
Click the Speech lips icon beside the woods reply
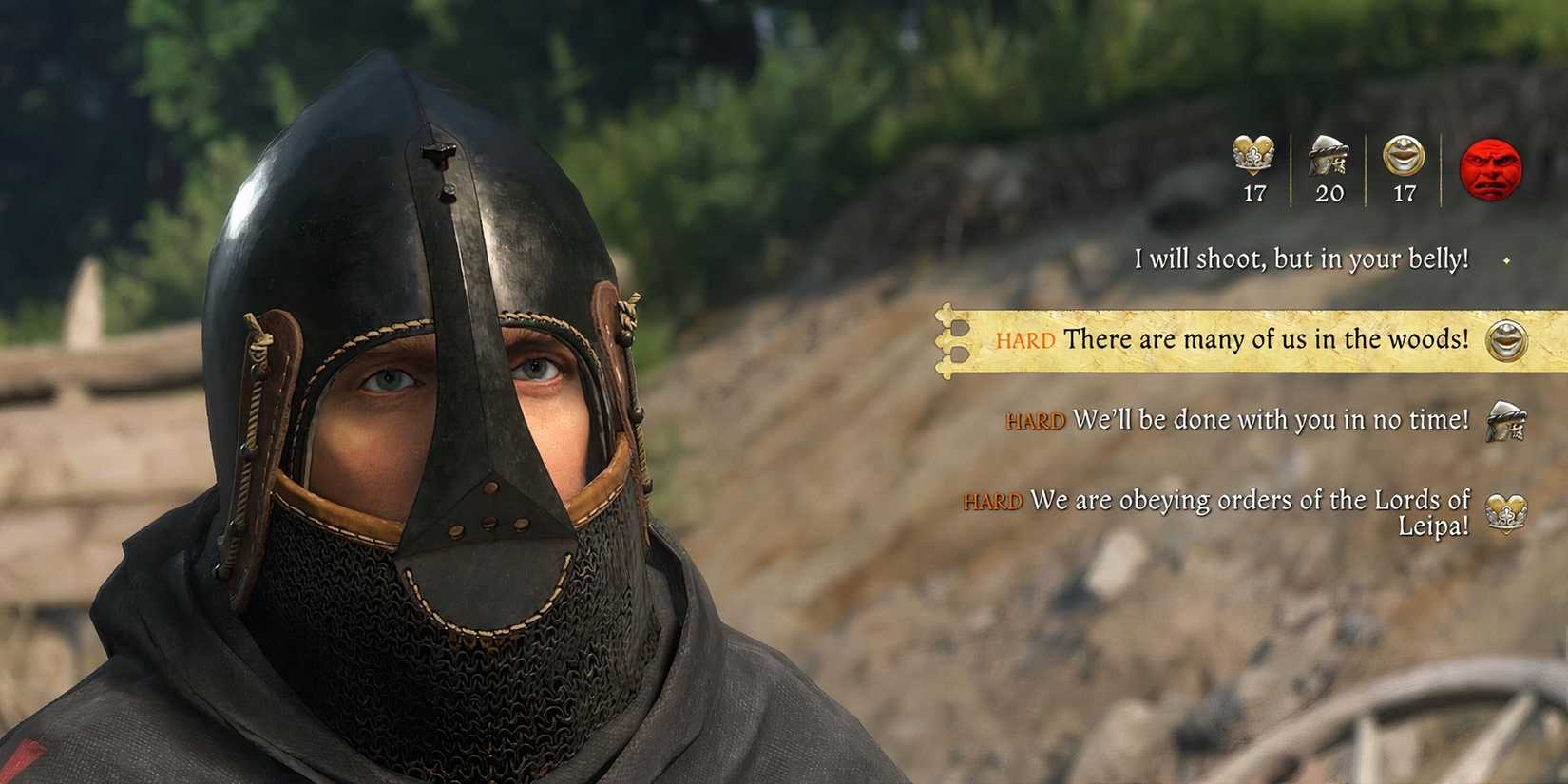click(x=1507, y=339)
